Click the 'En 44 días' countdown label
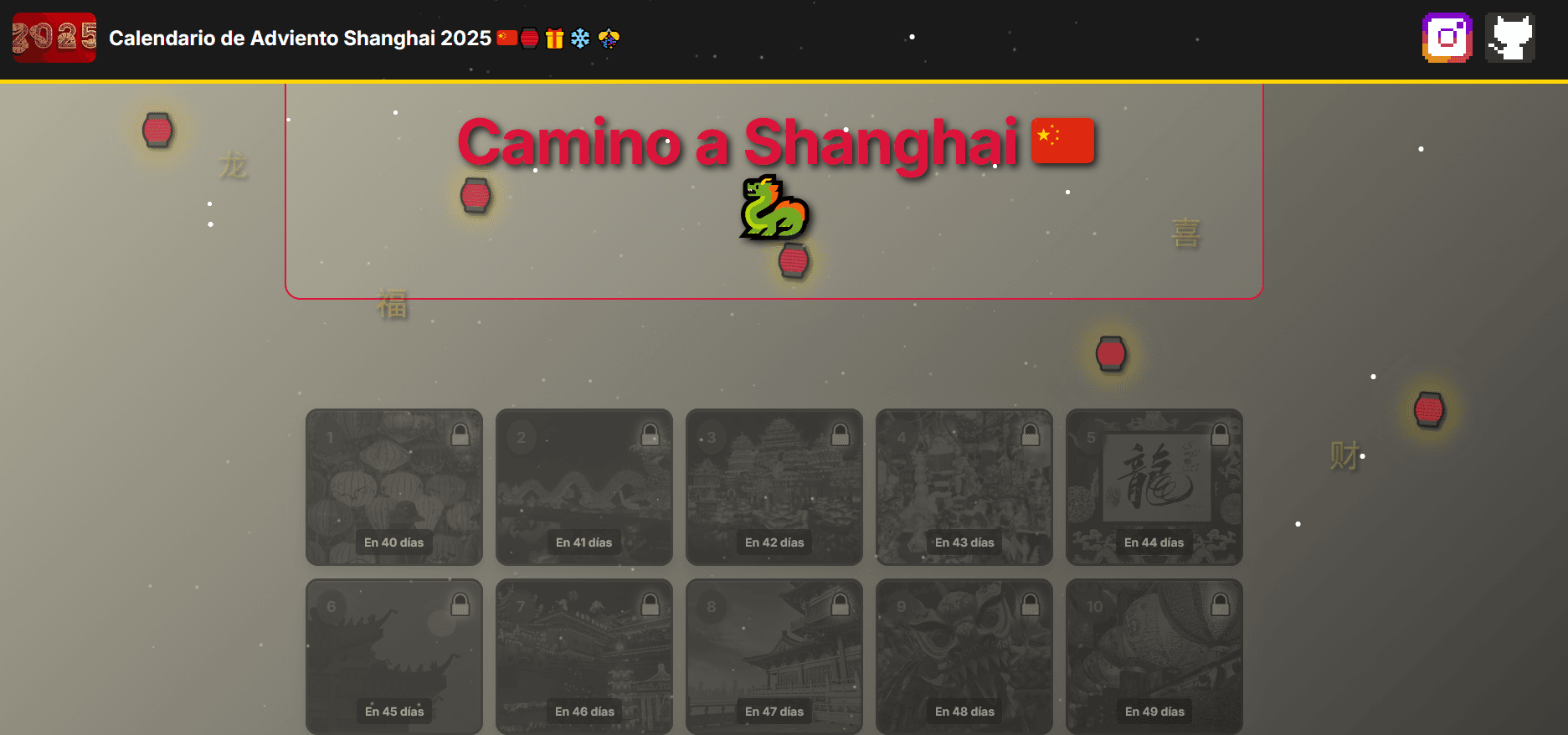Screen dimensions: 1568x735 tap(1154, 542)
